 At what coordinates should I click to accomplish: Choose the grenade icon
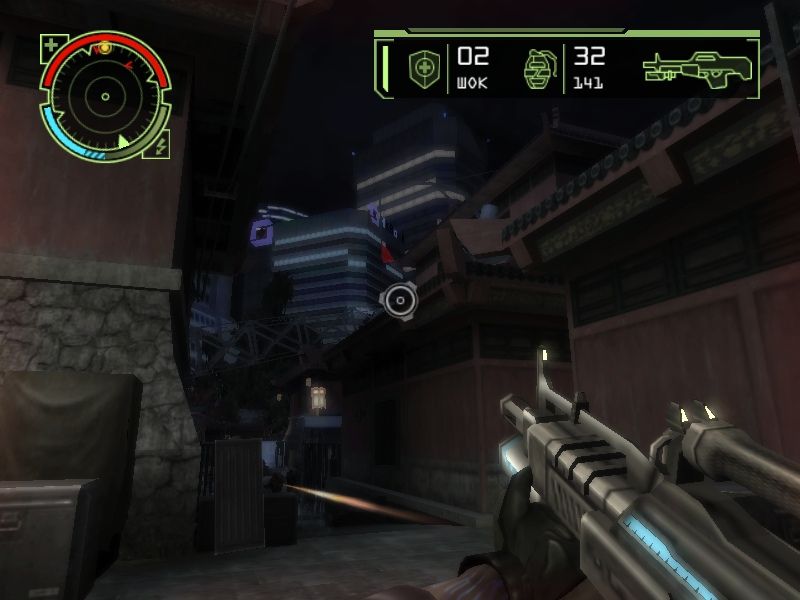pos(537,68)
